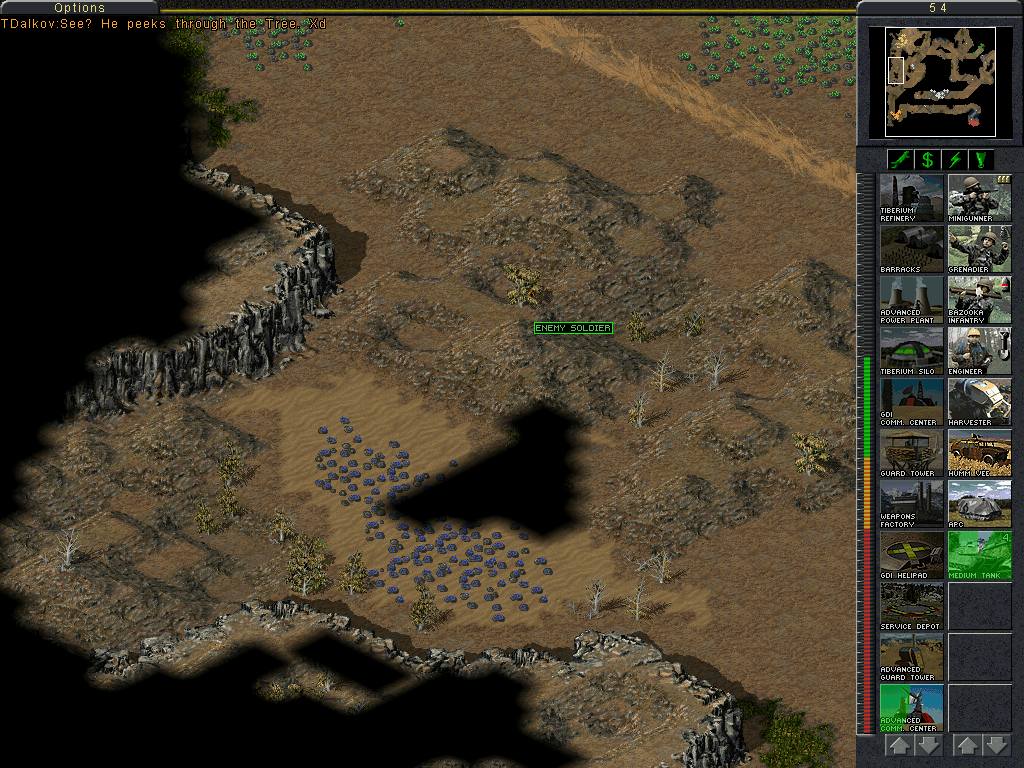Toggle the lightning bolt power button
Viewport: 1024px width, 768px height.
956,160
